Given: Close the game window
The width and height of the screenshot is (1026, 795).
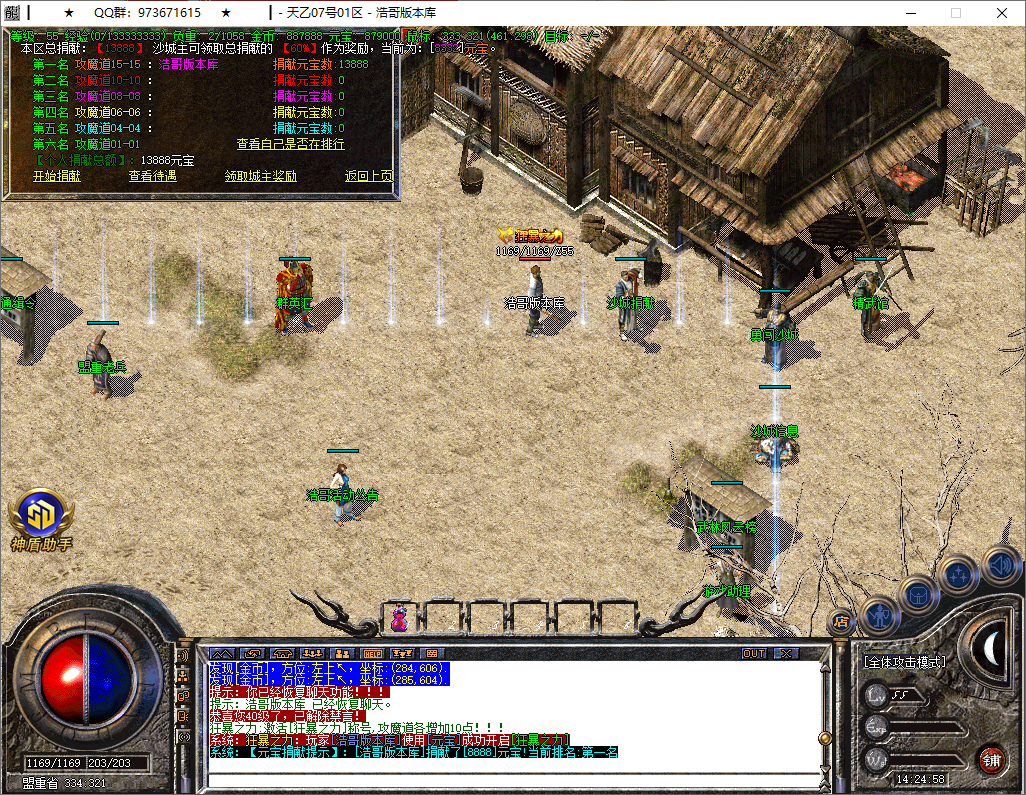Looking at the screenshot, I should tap(1002, 13).
